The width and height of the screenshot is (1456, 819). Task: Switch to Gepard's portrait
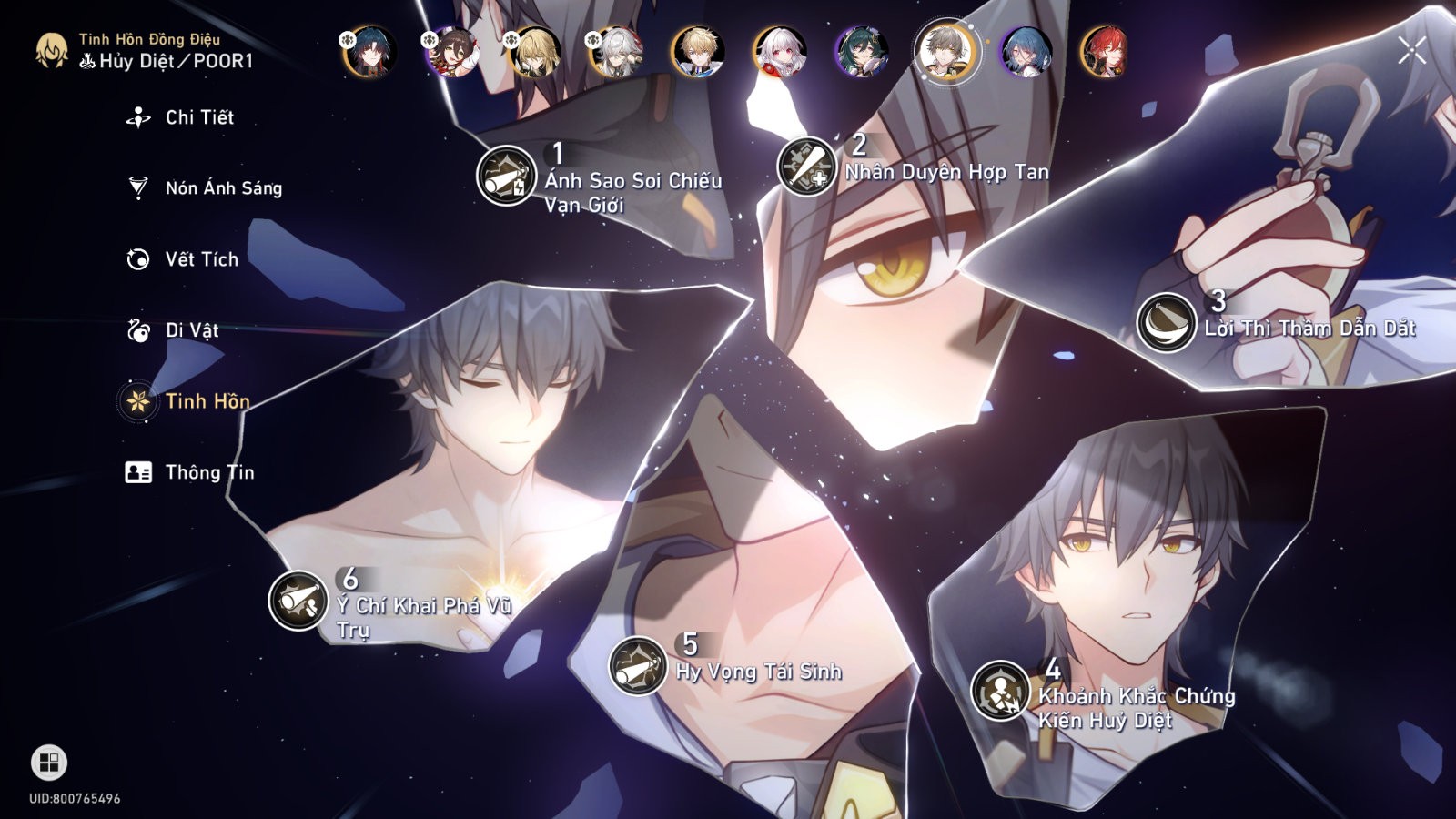tap(698, 52)
